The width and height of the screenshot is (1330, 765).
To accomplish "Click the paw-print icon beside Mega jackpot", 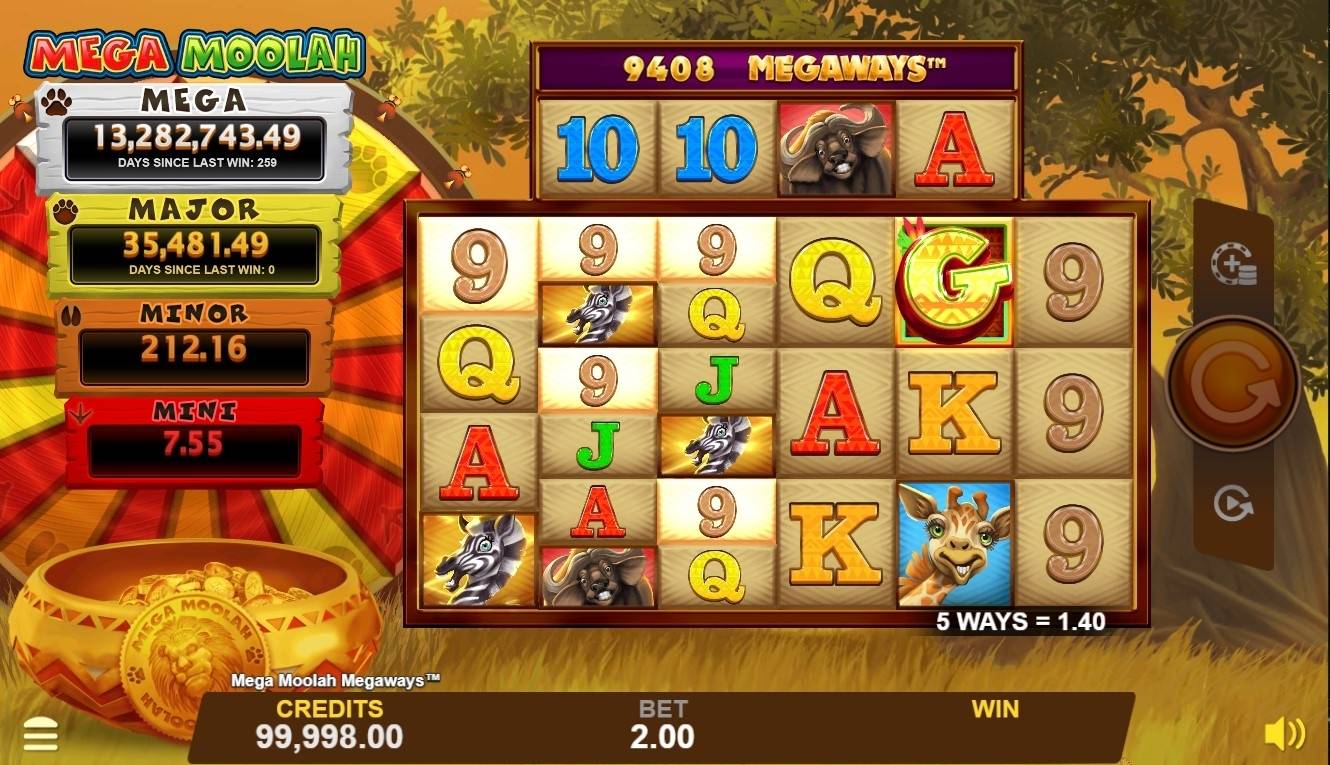I will [54, 100].
